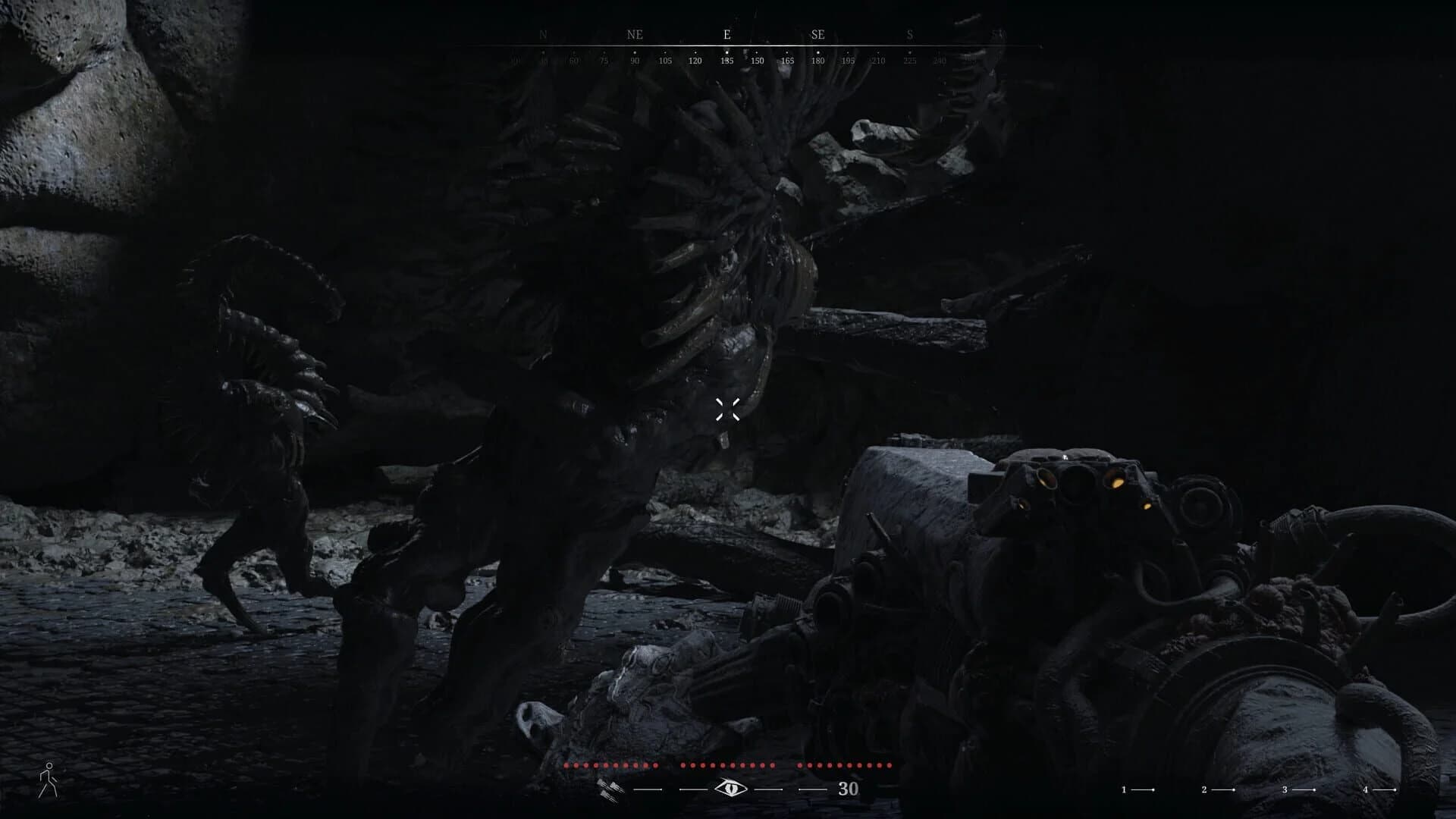The width and height of the screenshot is (1456, 819).
Task: Click the E marker on the compass
Action: point(726,34)
